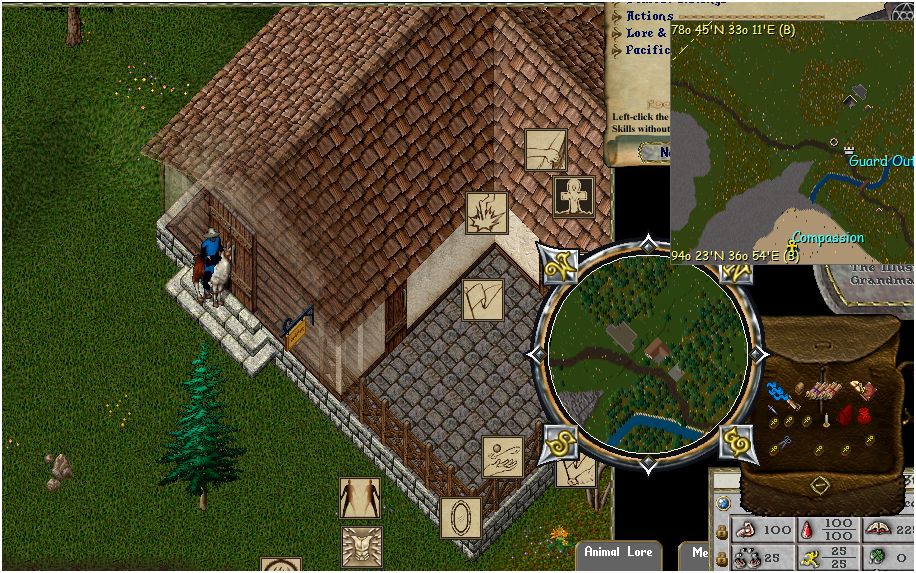This screenshot has height=573, width=916.
Task: Expand the Lore & Knowledge skill category
Action: [x=646, y=33]
